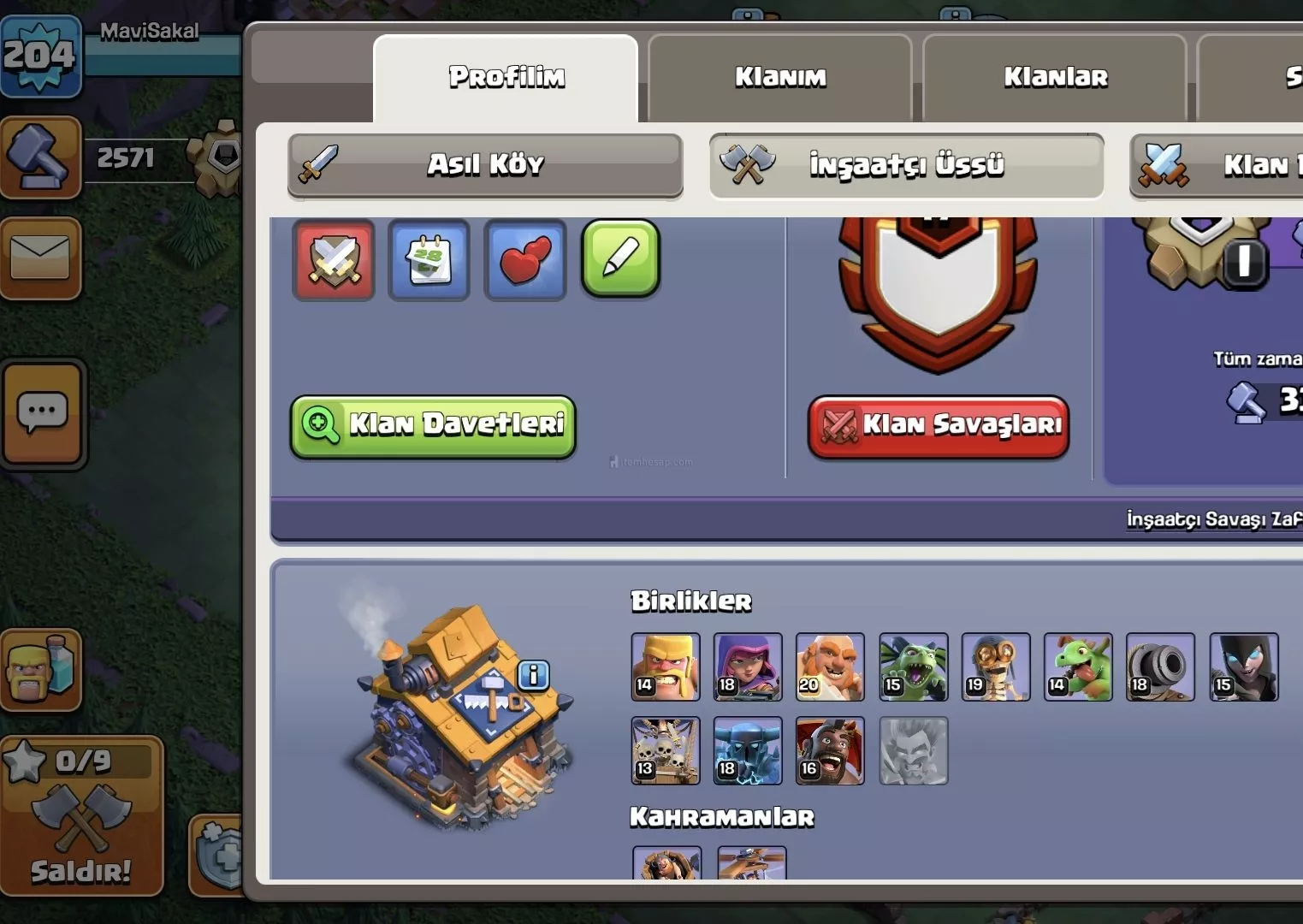Open the chat speech bubble panel
The image size is (1303, 924).
(43, 414)
